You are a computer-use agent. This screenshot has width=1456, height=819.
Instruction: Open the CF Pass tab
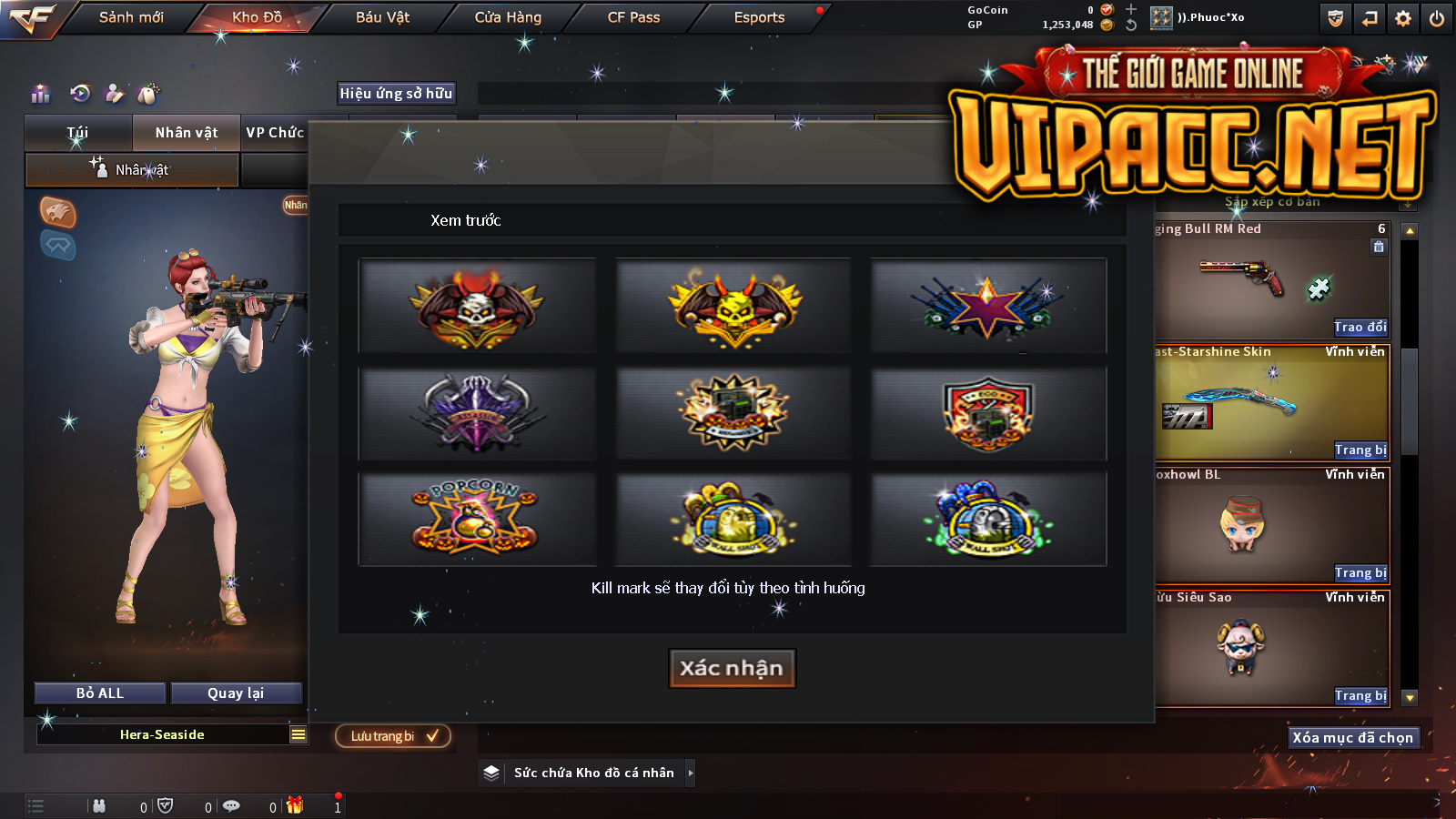(633, 17)
